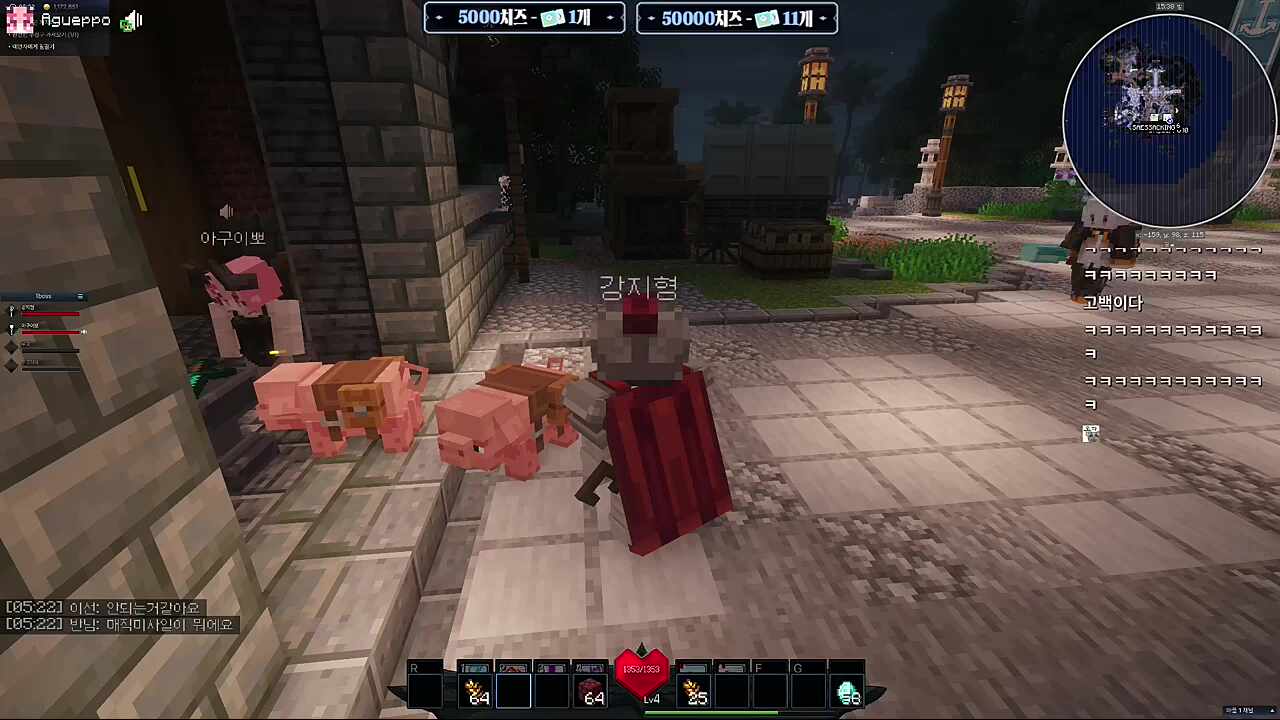
Task: Select the dark red block hotbar slot
Action: (x=590, y=691)
